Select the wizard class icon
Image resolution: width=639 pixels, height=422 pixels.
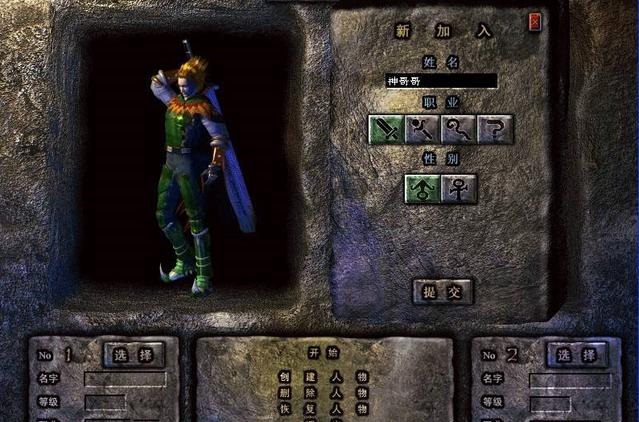tap(422, 129)
